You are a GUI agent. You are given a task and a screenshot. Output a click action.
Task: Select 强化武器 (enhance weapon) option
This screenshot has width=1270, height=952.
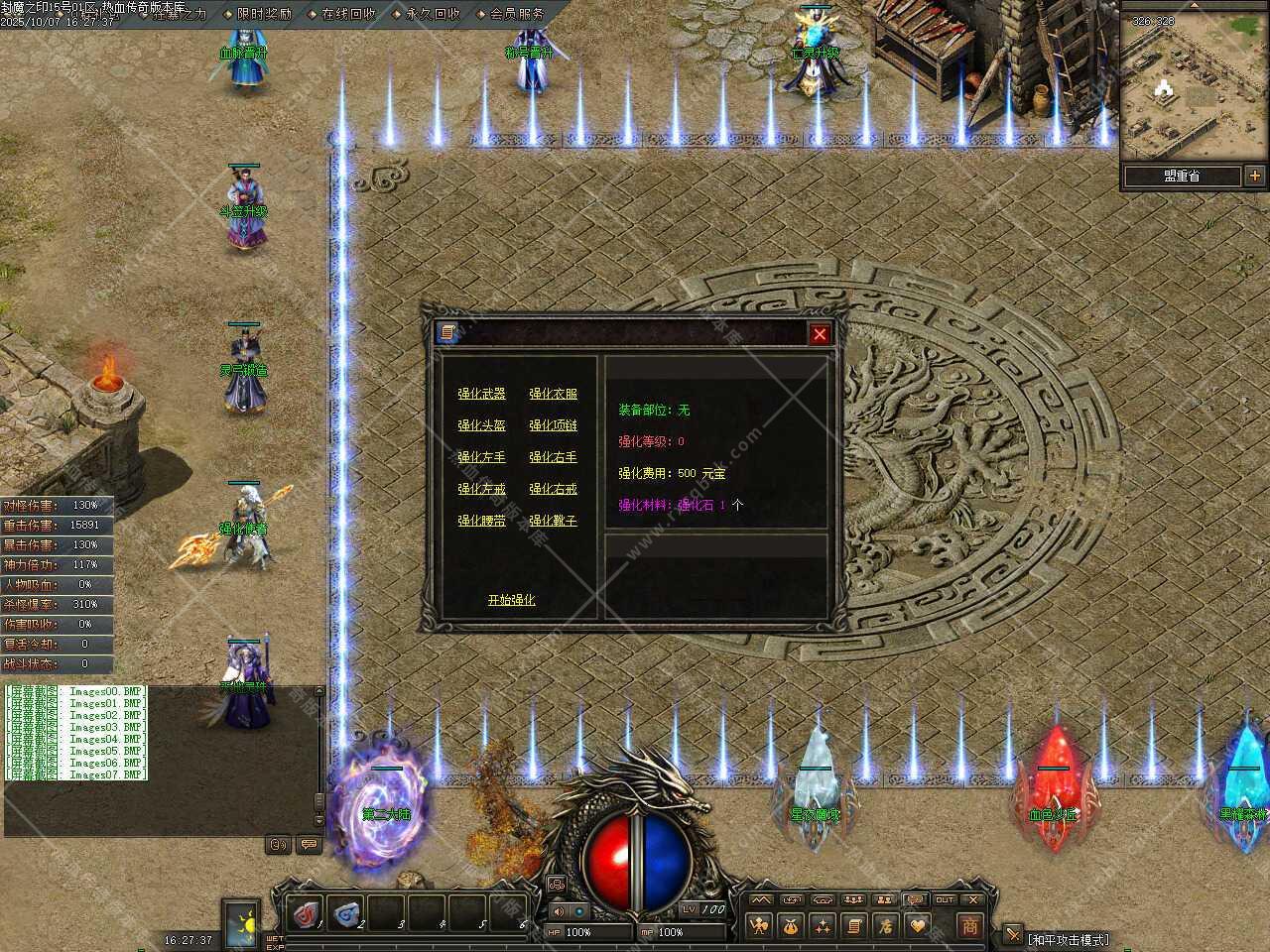pyautogui.click(x=481, y=394)
